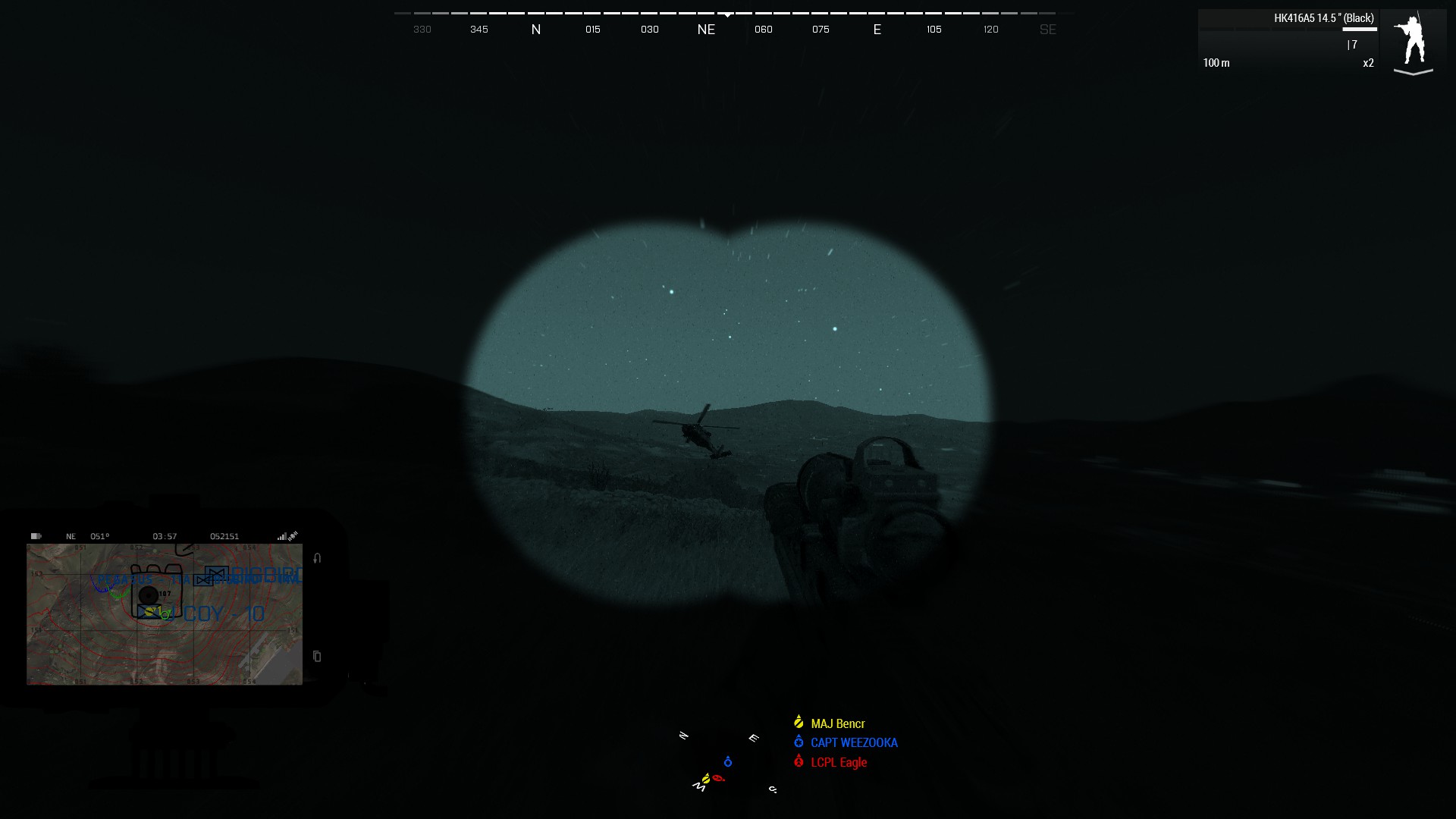Select the NE marker on the compass bar
The width and height of the screenshot is (1456, 819).
click(x=706, y=30)
